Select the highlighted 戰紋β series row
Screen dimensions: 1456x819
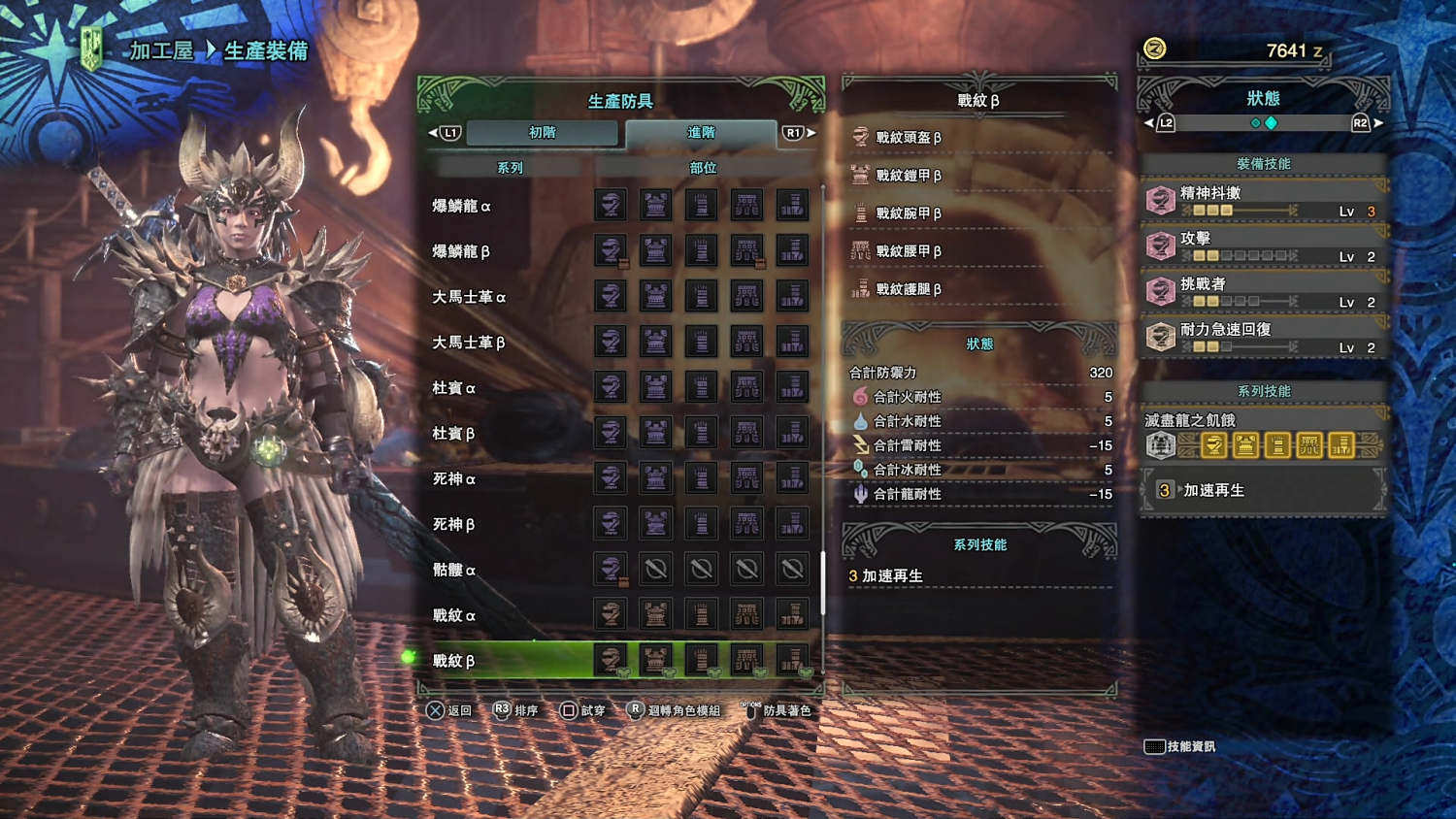[x=454, y=661]
